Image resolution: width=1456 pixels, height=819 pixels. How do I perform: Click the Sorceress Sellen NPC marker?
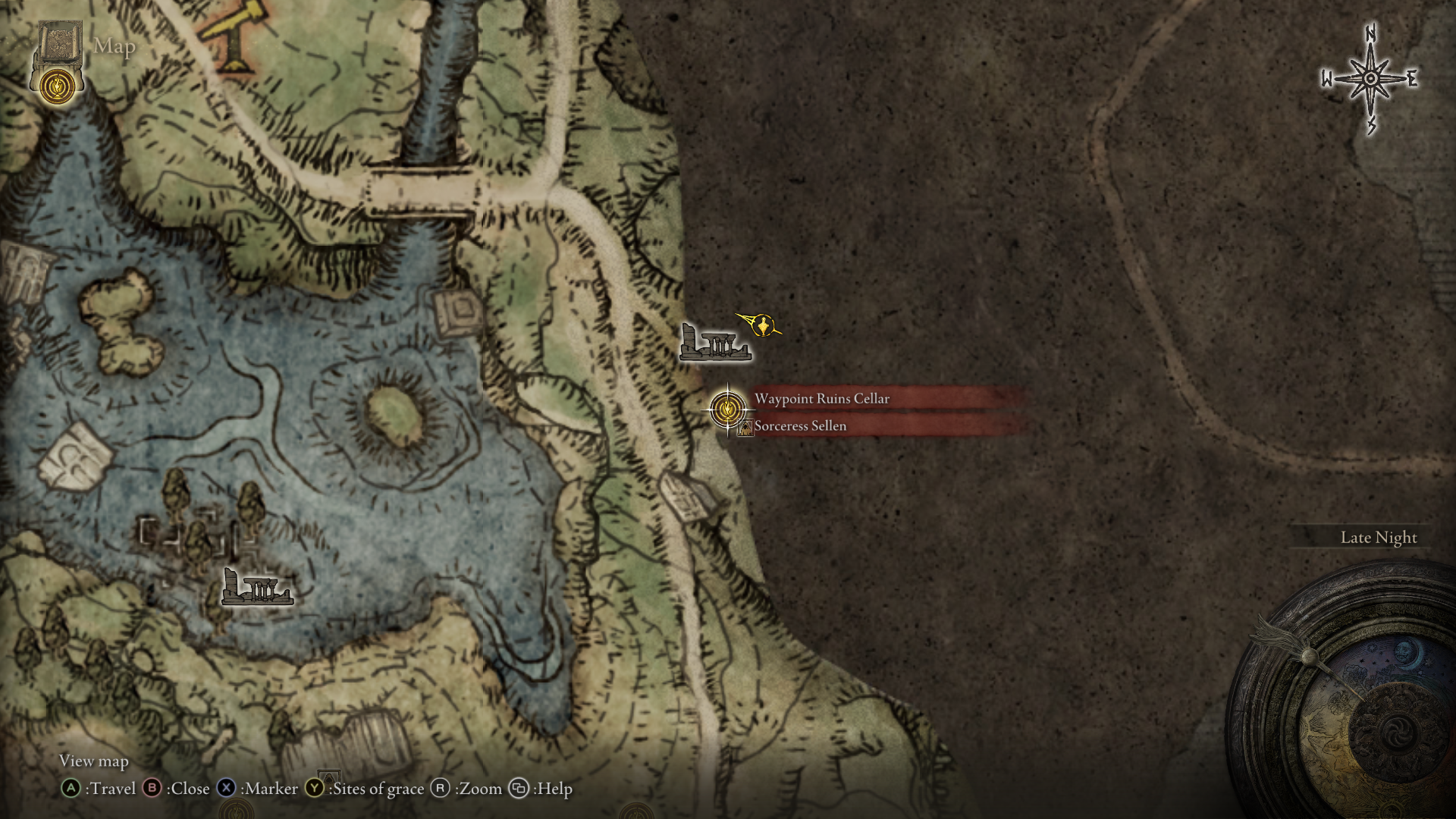tap(745, 428)
